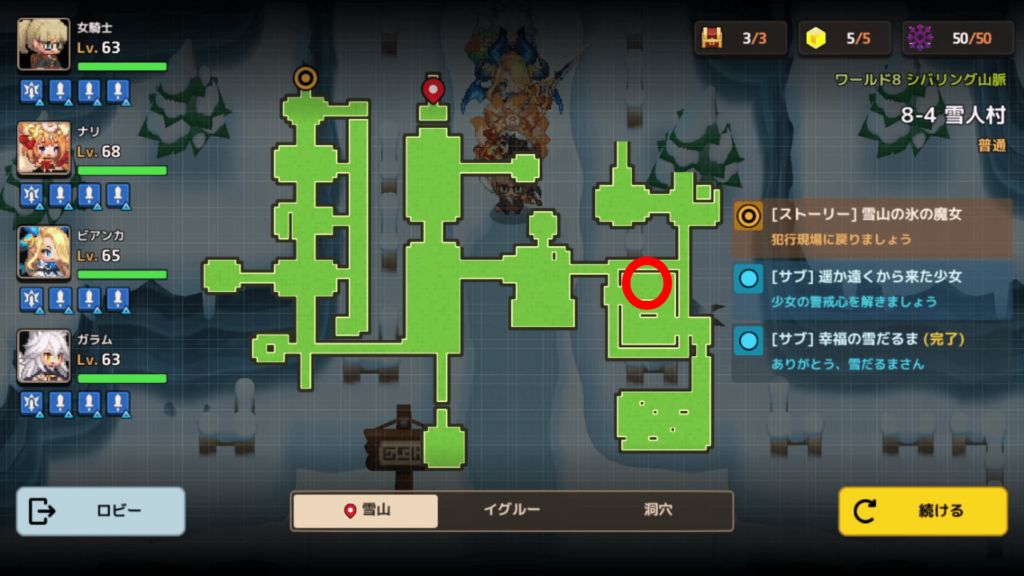The width and height of the screenshot is (1024, 576).
Task: Choose party member ナリ portrait
Action: point(44,149)
